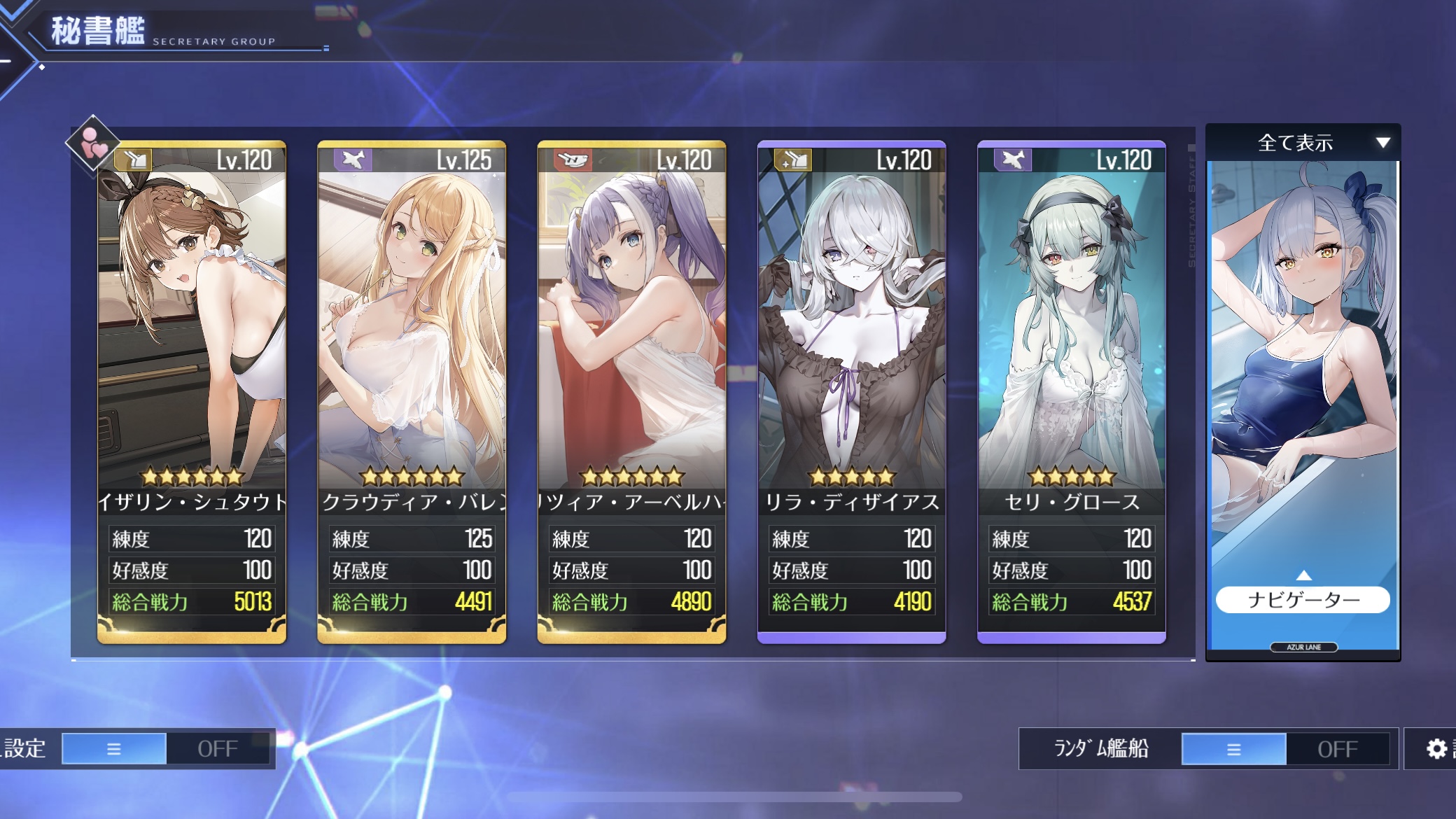
Task: Toggle the ランダム艦船 switch
Action: 1285,749
